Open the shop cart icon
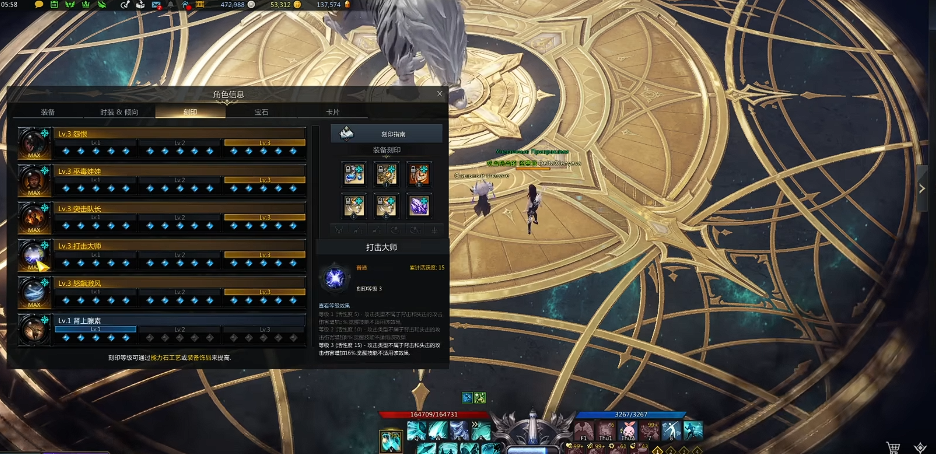 tap(892, 446)
